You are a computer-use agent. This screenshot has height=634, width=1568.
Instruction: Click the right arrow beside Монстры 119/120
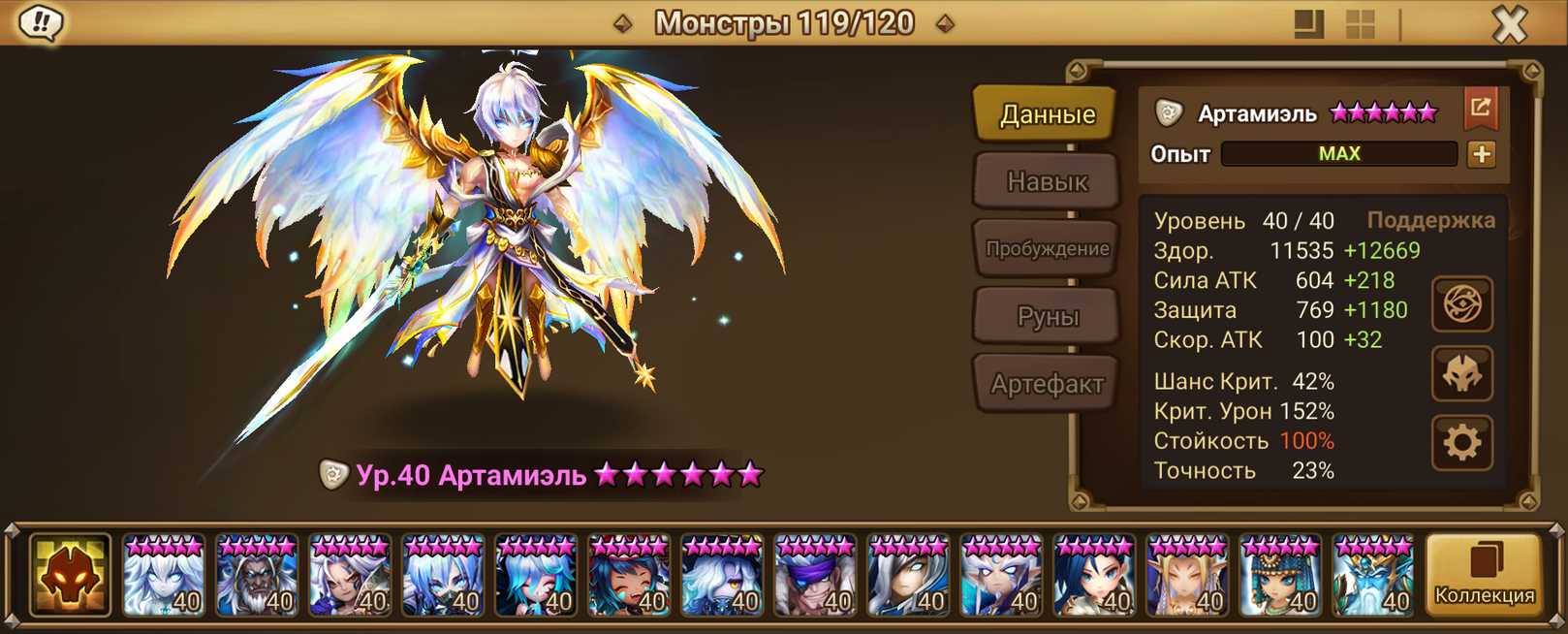point(945,23)
